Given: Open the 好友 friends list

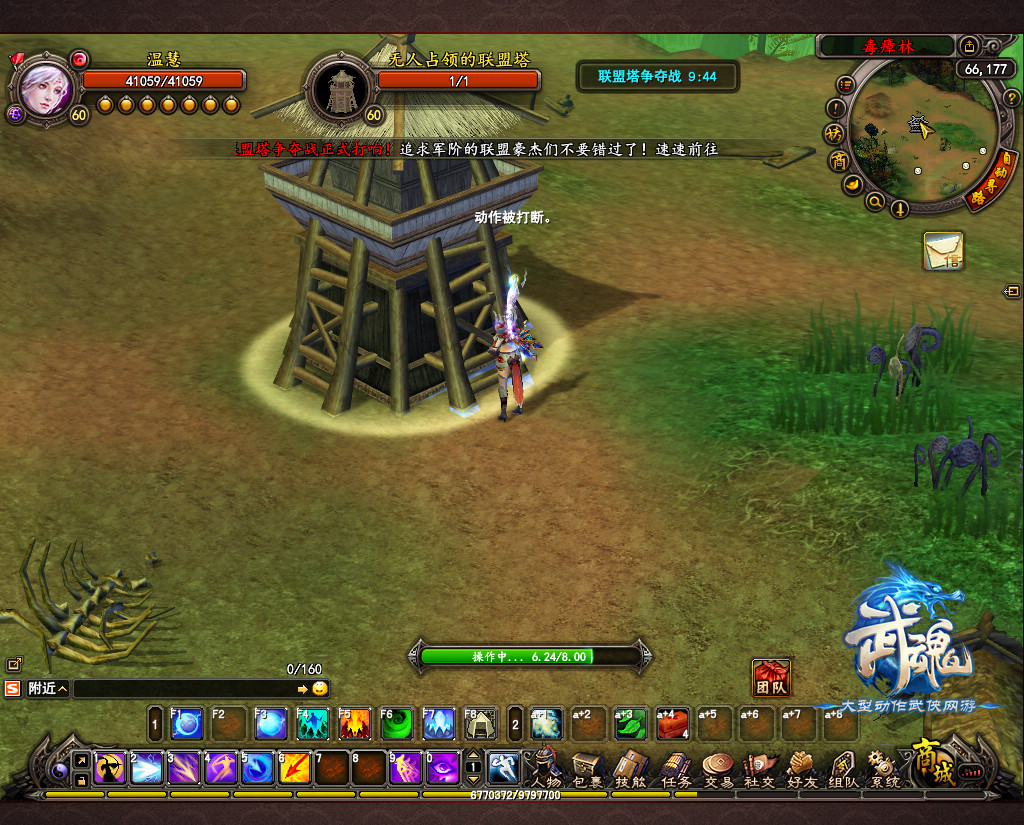Looking at the screenshot, I should click(803, 768).
